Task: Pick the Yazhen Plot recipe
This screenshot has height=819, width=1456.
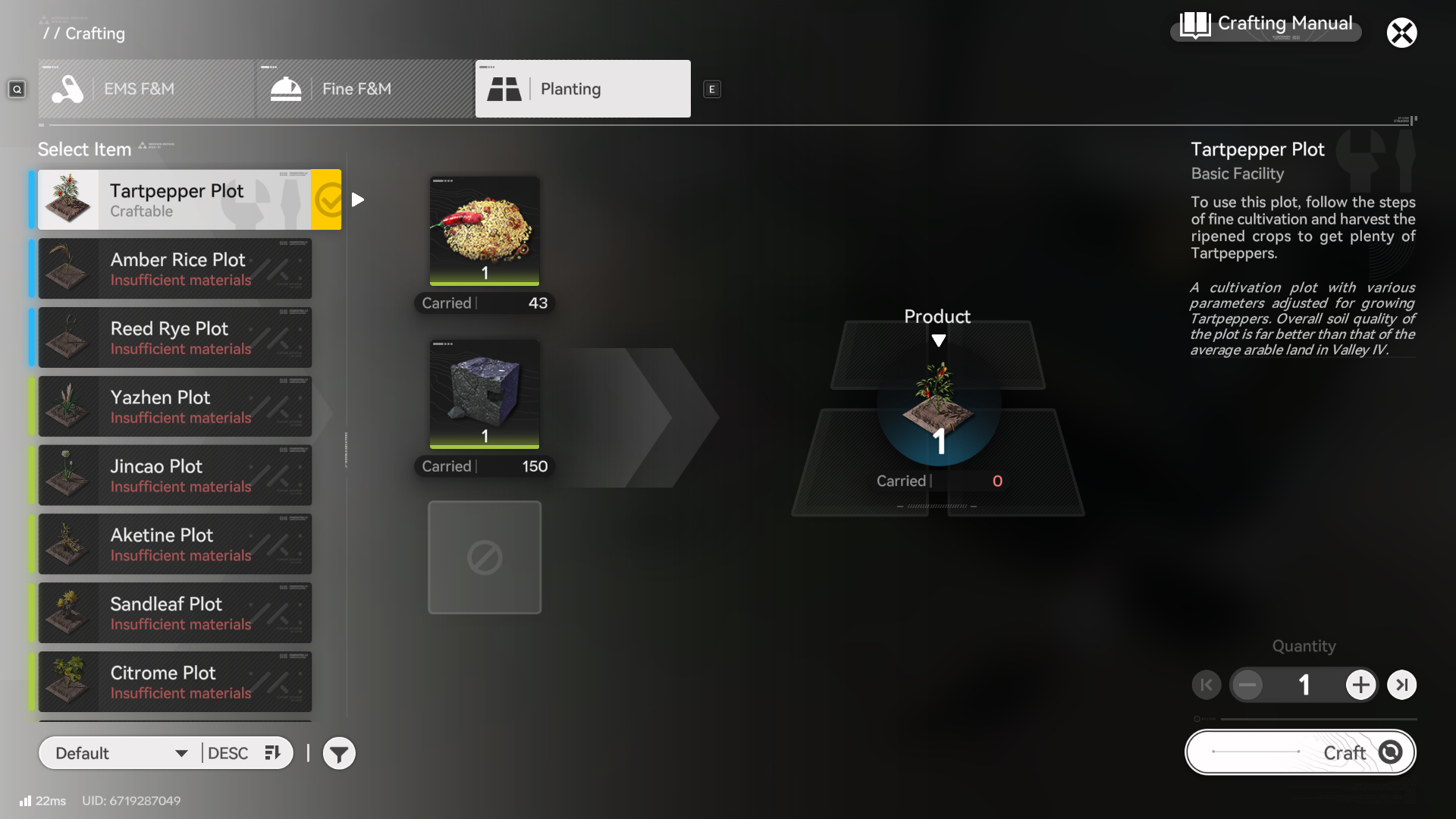Action: click(x=174, y=406)
